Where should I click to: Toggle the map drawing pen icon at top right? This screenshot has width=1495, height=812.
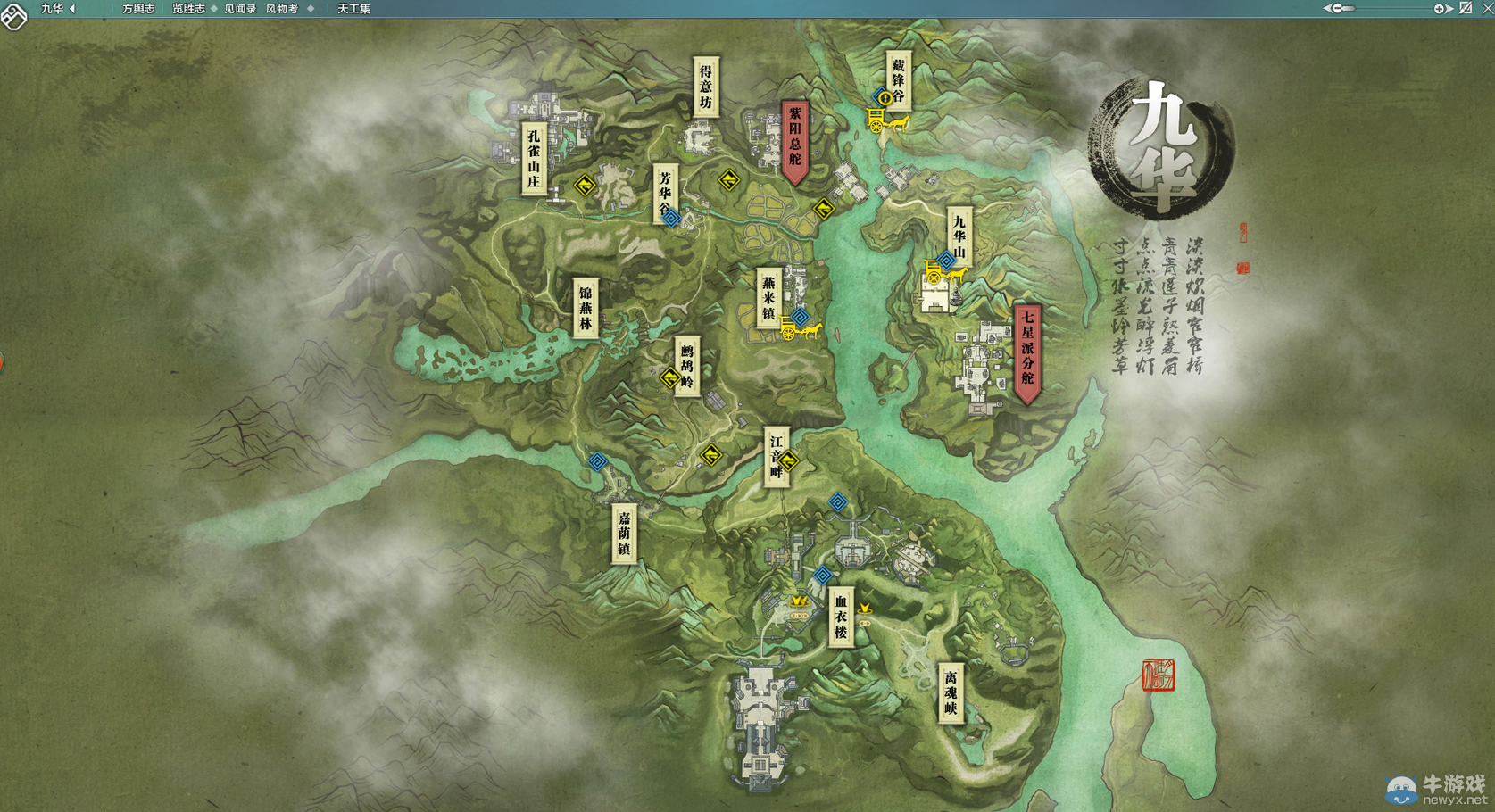coord(1465,8)
